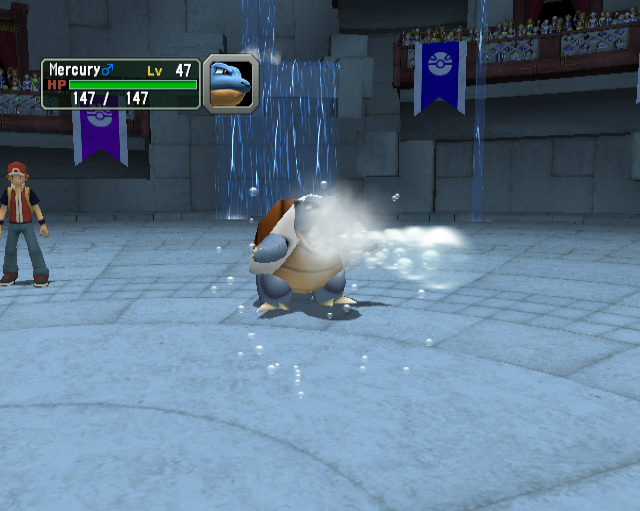
Task: Click Blastoise's portrait icon
Action: [x=230, y=82]
